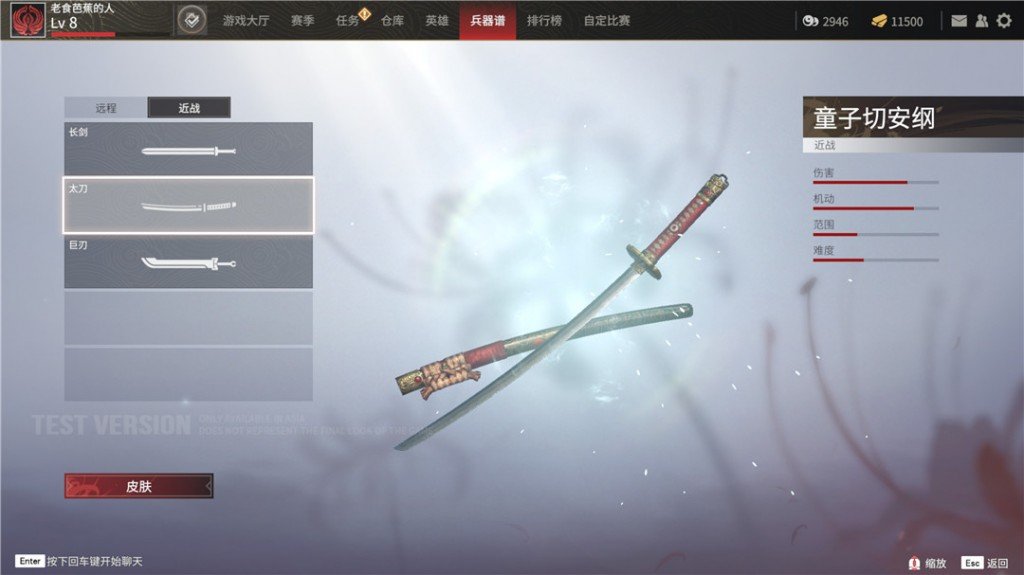Viewport: 1024px width, 575px height.
Task: Select the 太刀 katana entry
Action: [188, 205]
